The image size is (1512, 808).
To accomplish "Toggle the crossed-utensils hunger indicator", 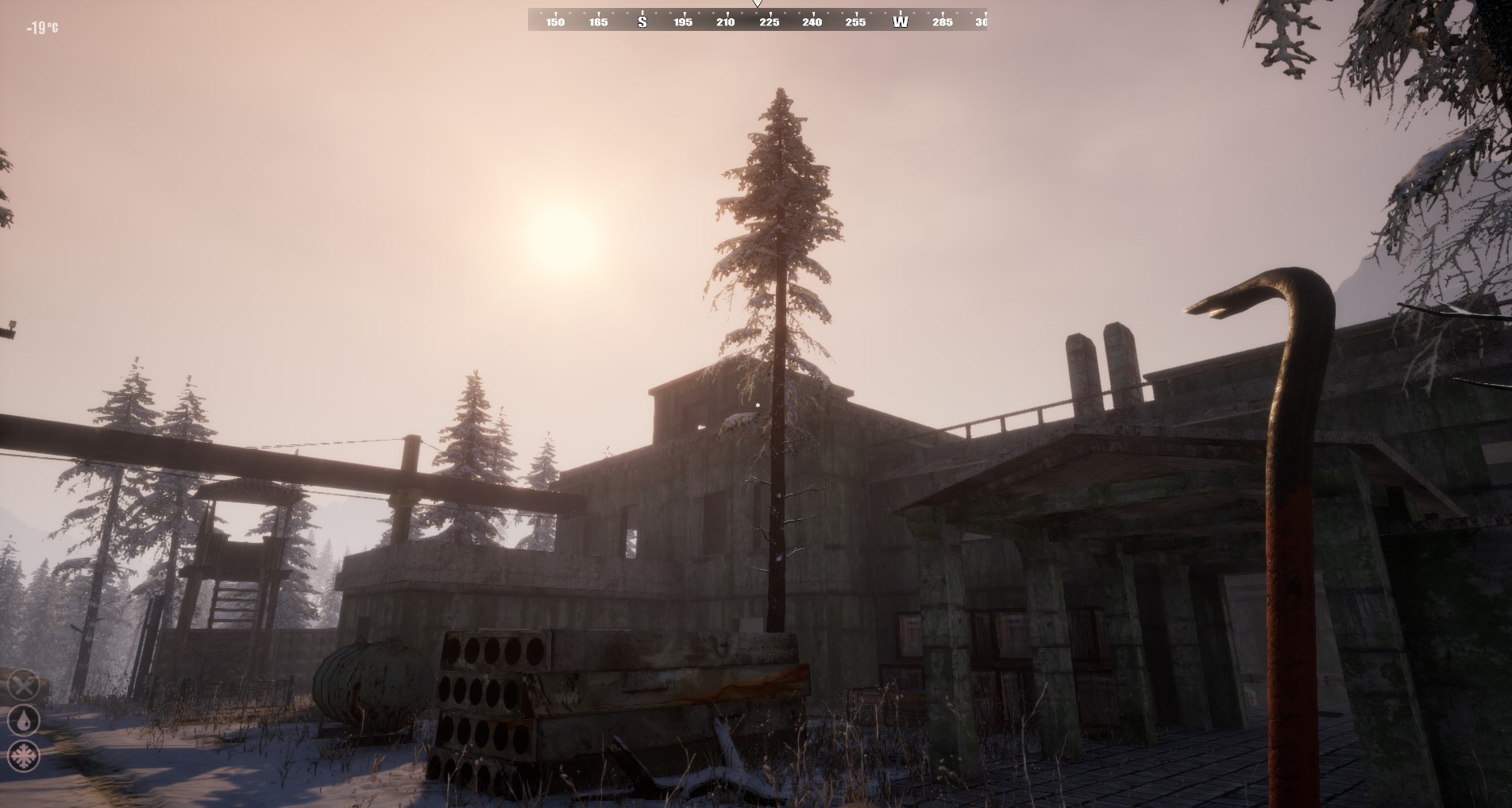I will click(24, 685).
